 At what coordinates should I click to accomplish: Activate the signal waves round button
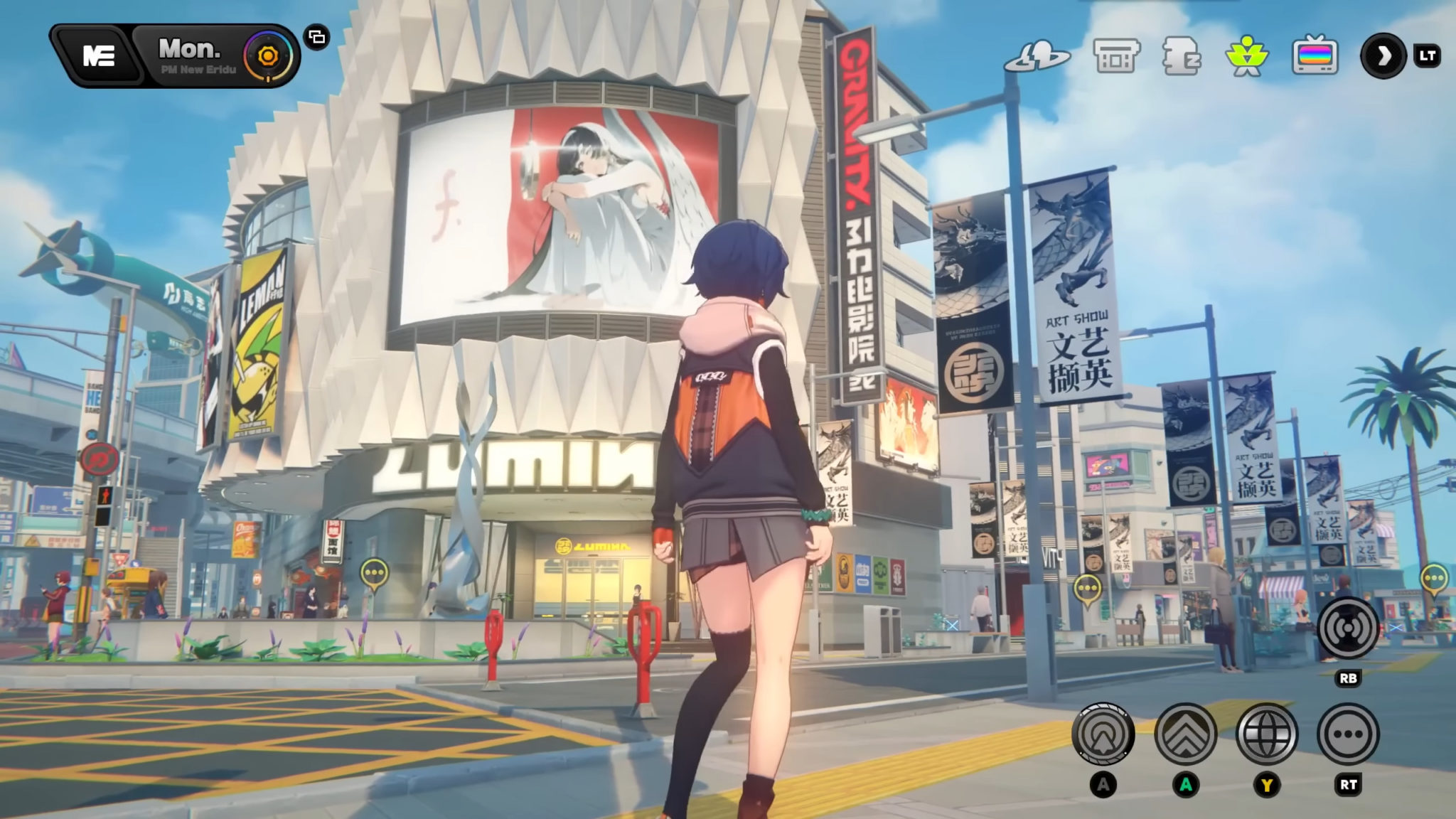pos(1348,628)
